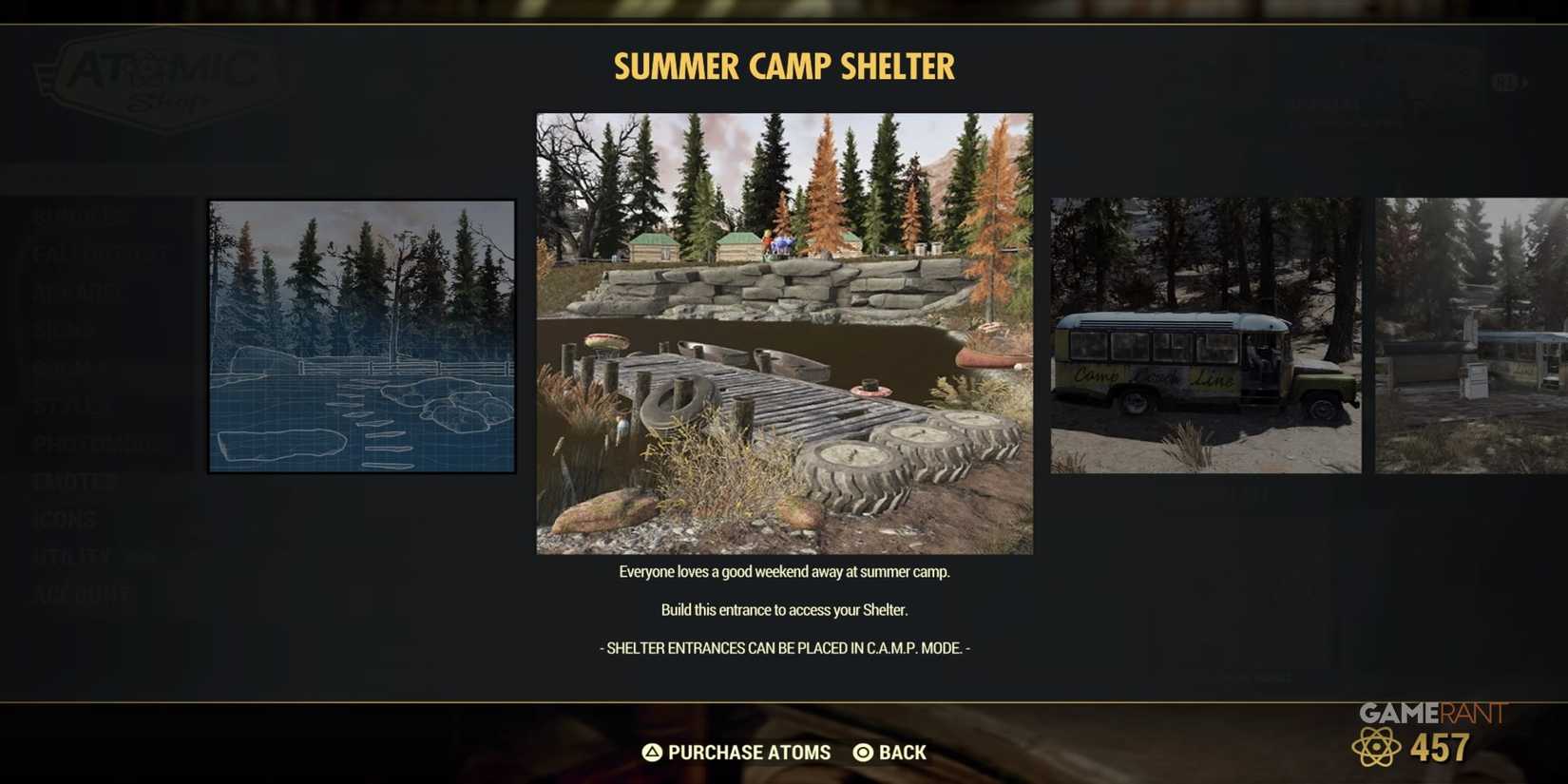Click the Back button
This screenshot has height=784, width=1568.
(x=901, y=752)
